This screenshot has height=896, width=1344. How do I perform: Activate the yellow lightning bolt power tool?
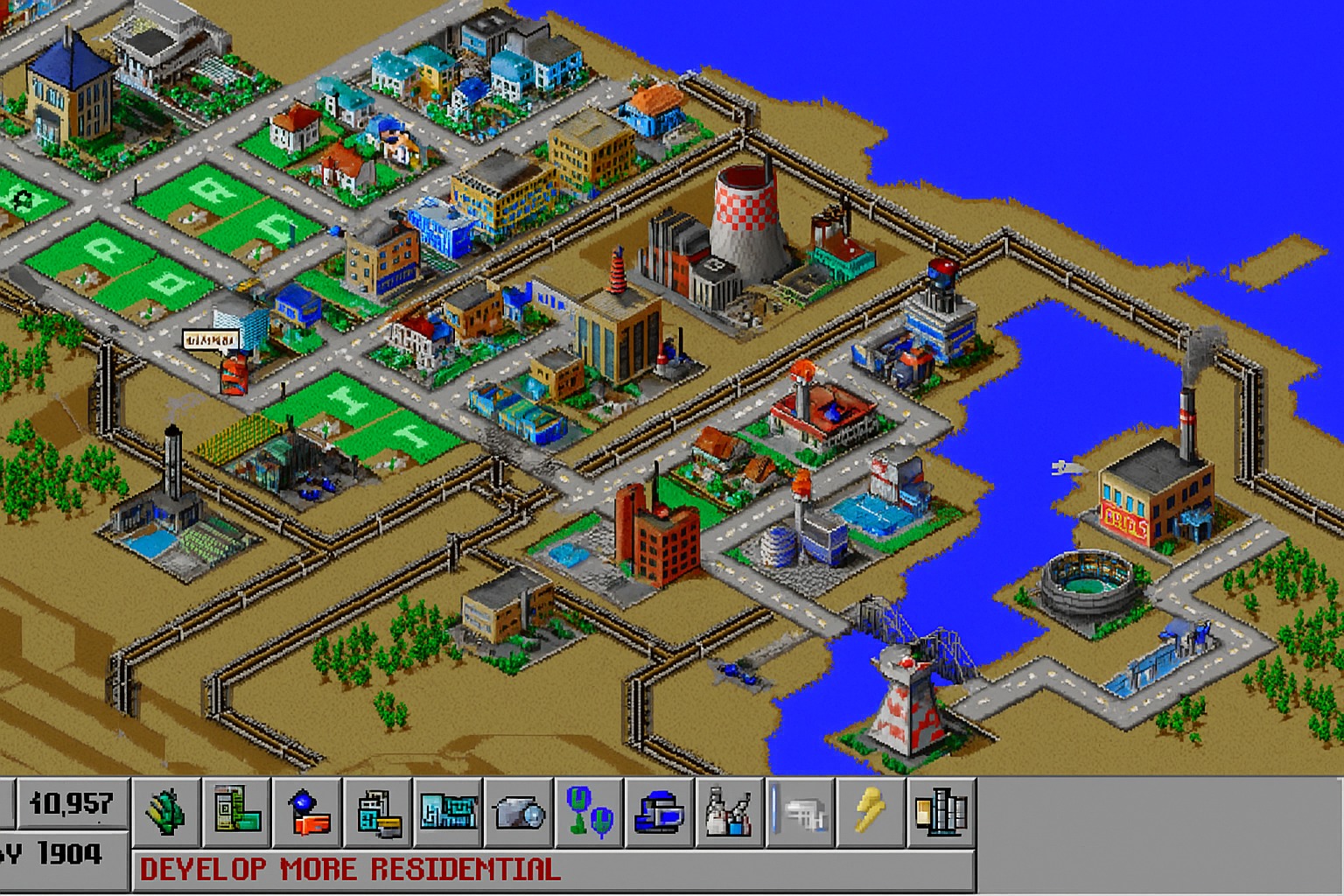(x=871, y=812)
